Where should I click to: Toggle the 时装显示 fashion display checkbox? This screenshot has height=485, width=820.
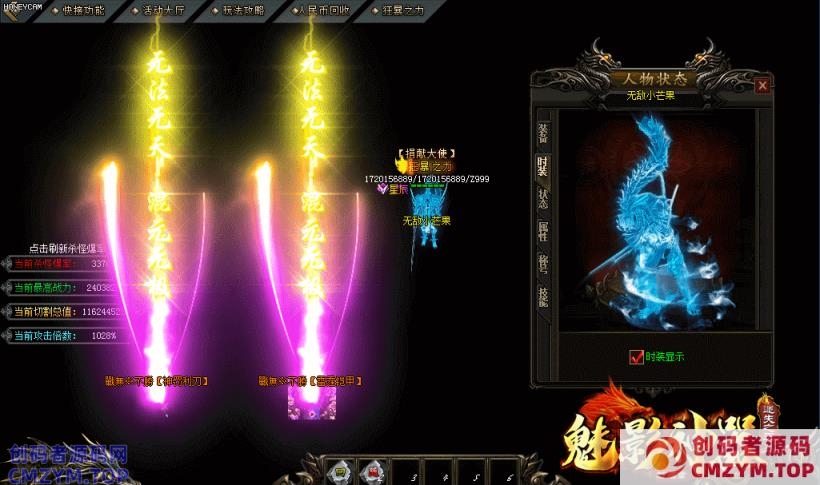click(636, 357)
